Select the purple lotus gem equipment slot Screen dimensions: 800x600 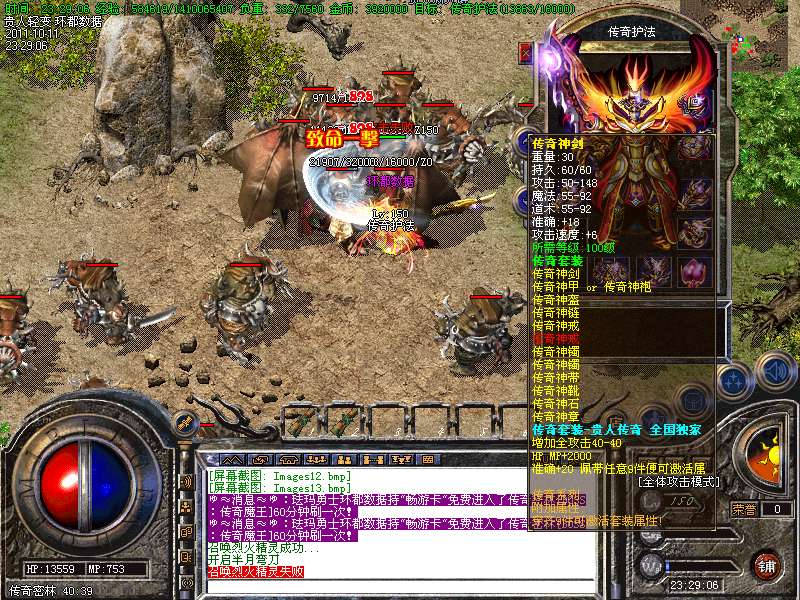[694, 271]
